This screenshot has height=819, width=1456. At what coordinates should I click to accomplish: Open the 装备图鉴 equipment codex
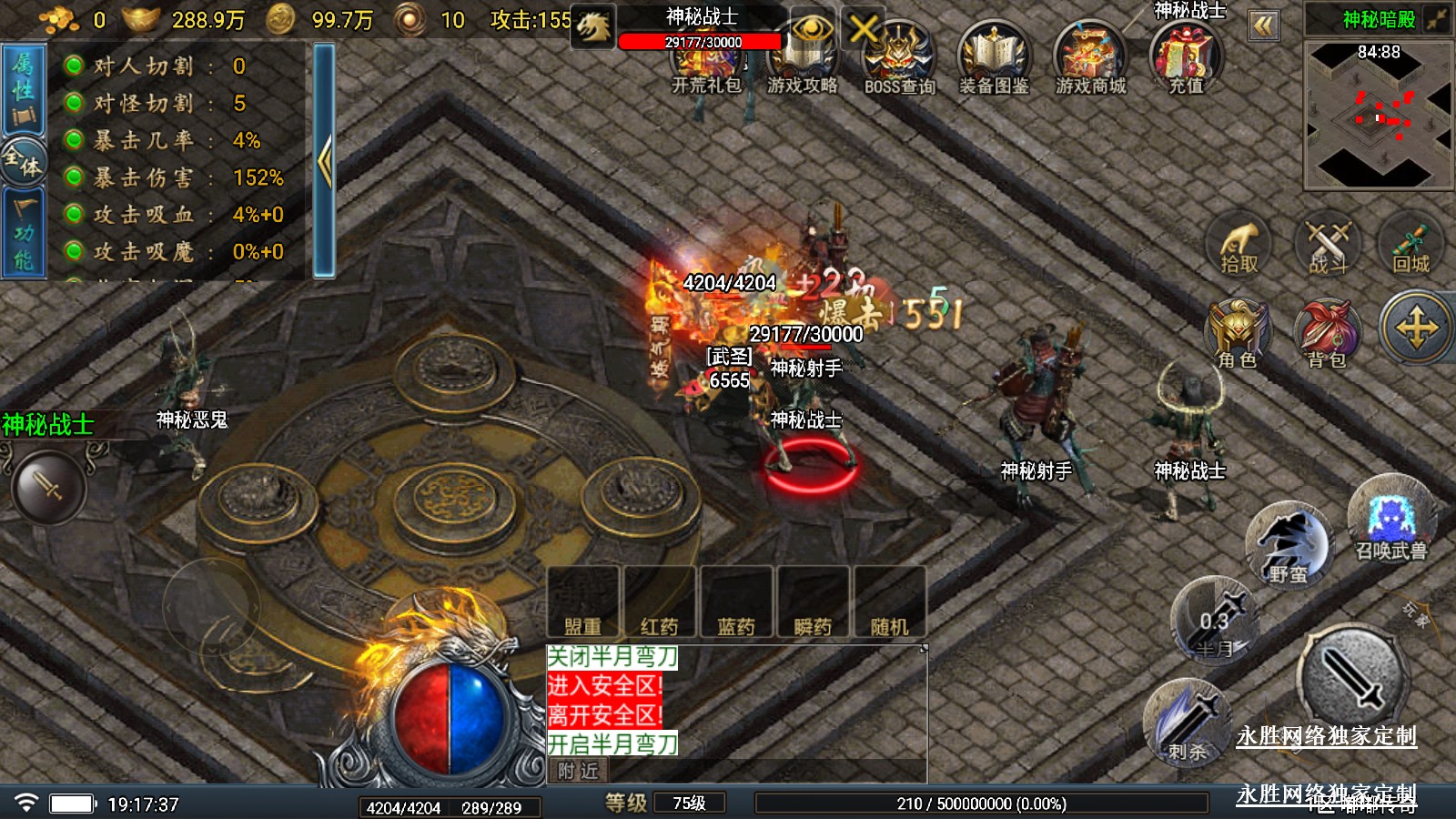tap(994, 60)
